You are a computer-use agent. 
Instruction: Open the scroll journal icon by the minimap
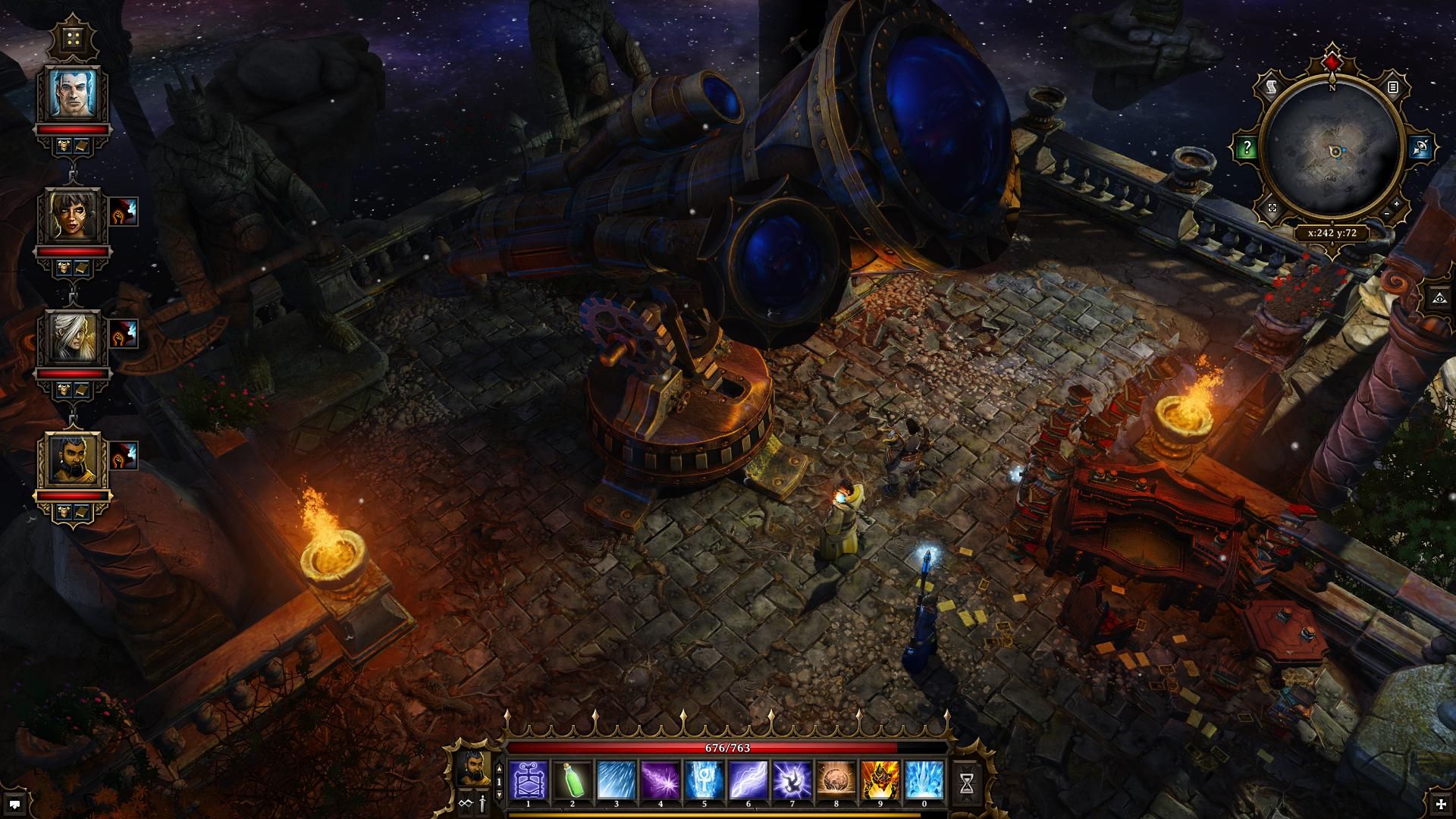point(1272,89)
